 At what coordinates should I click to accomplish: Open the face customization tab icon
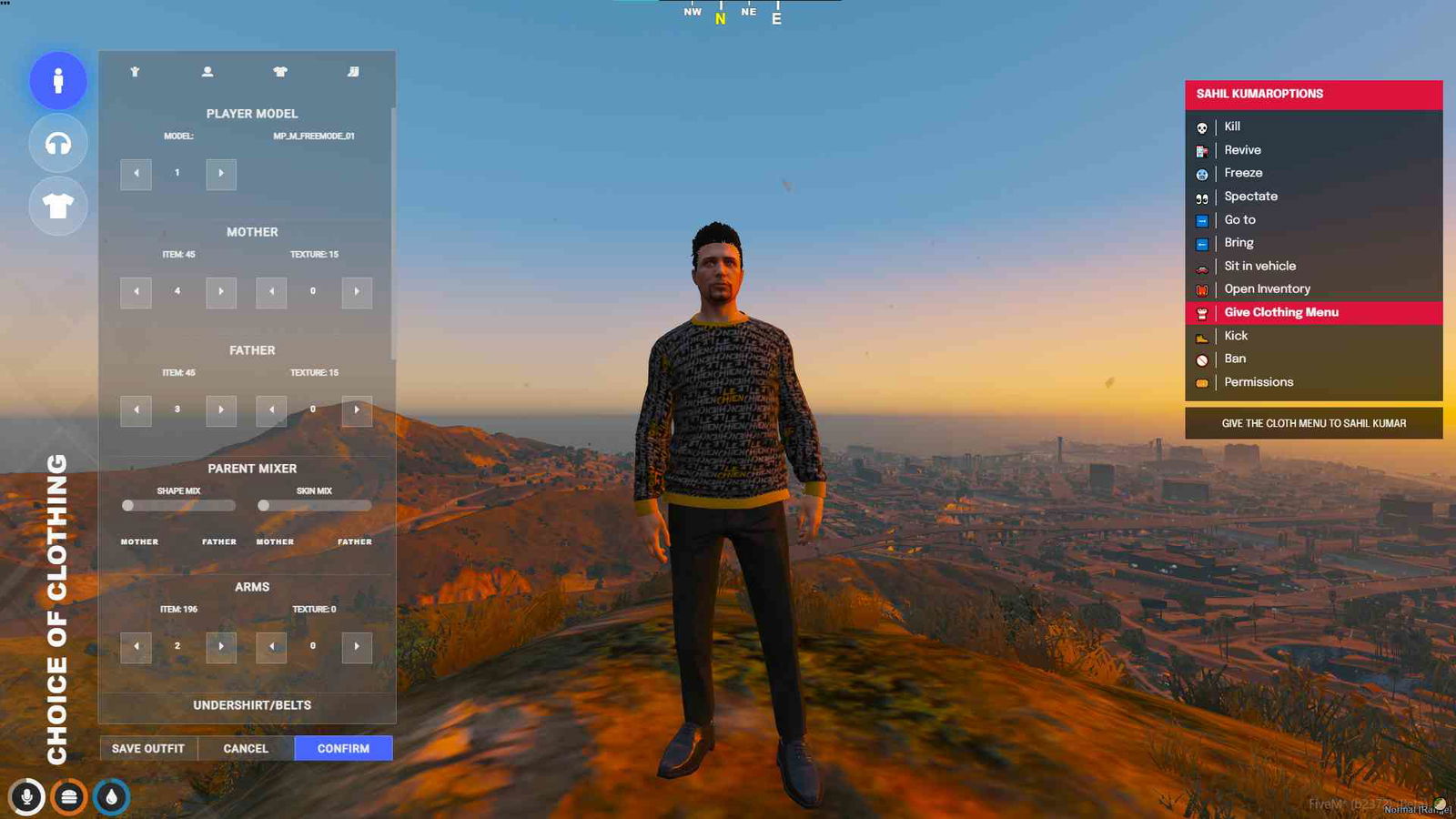[x=207, y=71]
